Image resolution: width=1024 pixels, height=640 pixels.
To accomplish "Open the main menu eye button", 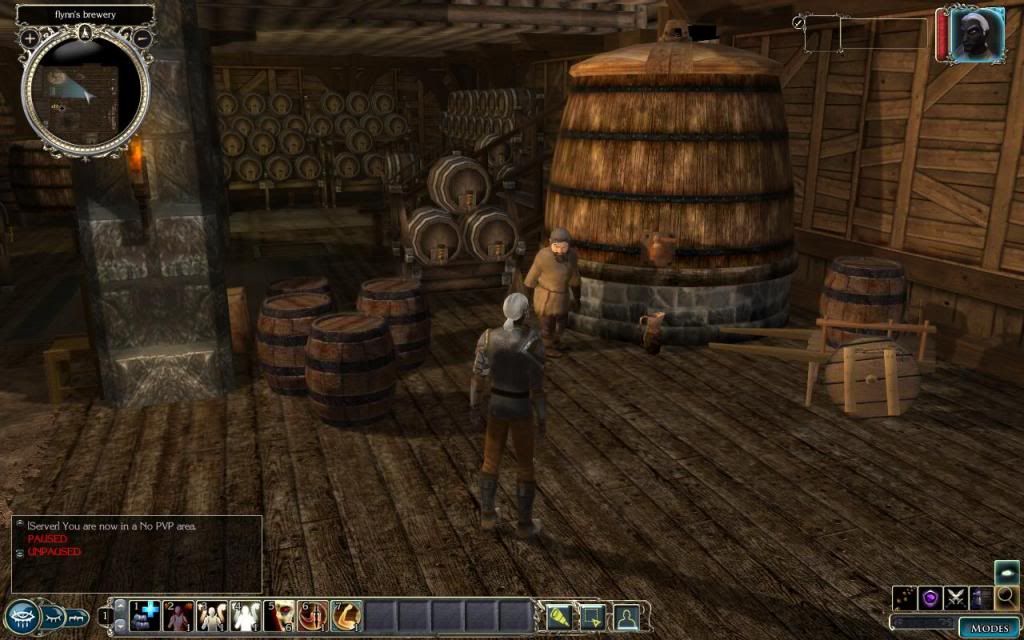I will pyautogui.click(x=22, y=616).
